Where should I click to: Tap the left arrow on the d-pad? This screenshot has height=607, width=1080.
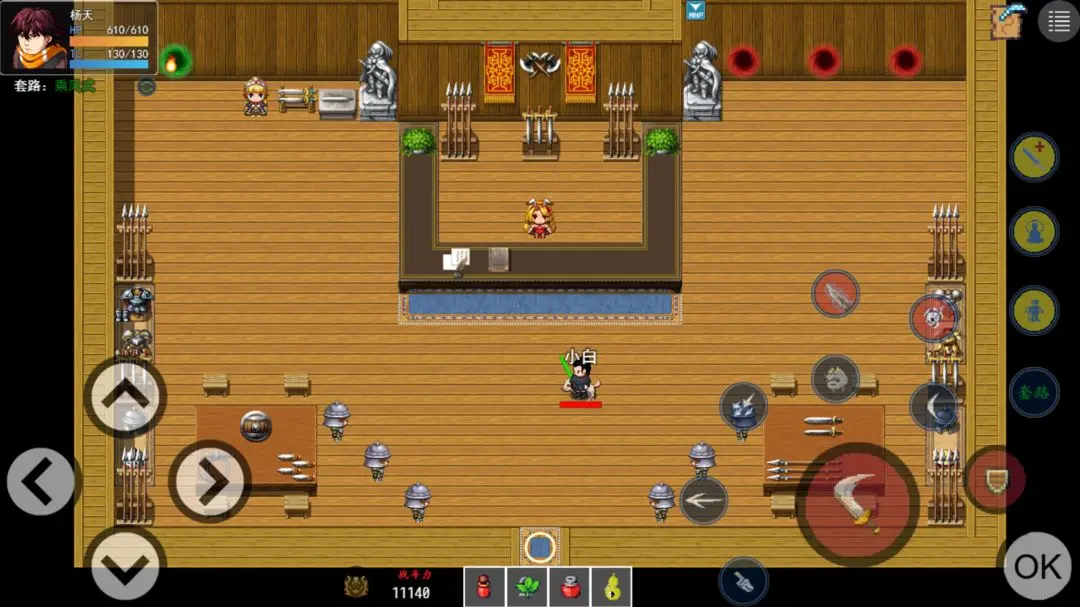coord(42,482)
